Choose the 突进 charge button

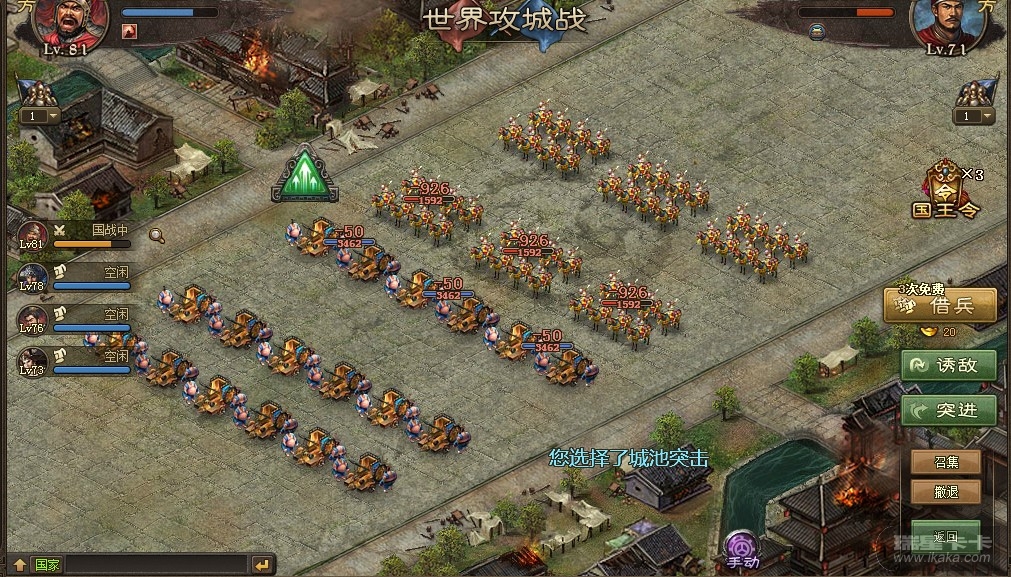point(949,409)
